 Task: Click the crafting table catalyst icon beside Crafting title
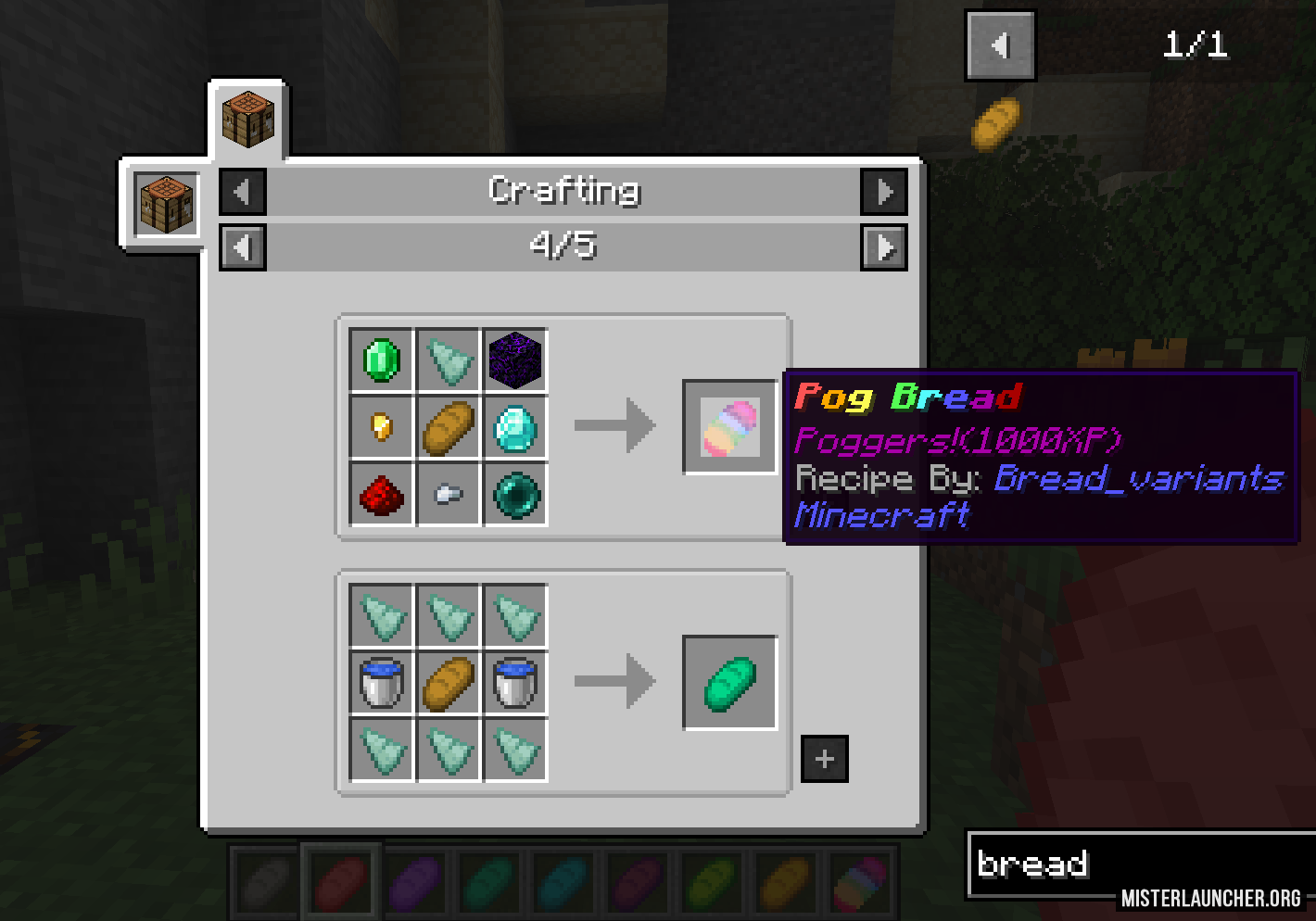point(167,203)
